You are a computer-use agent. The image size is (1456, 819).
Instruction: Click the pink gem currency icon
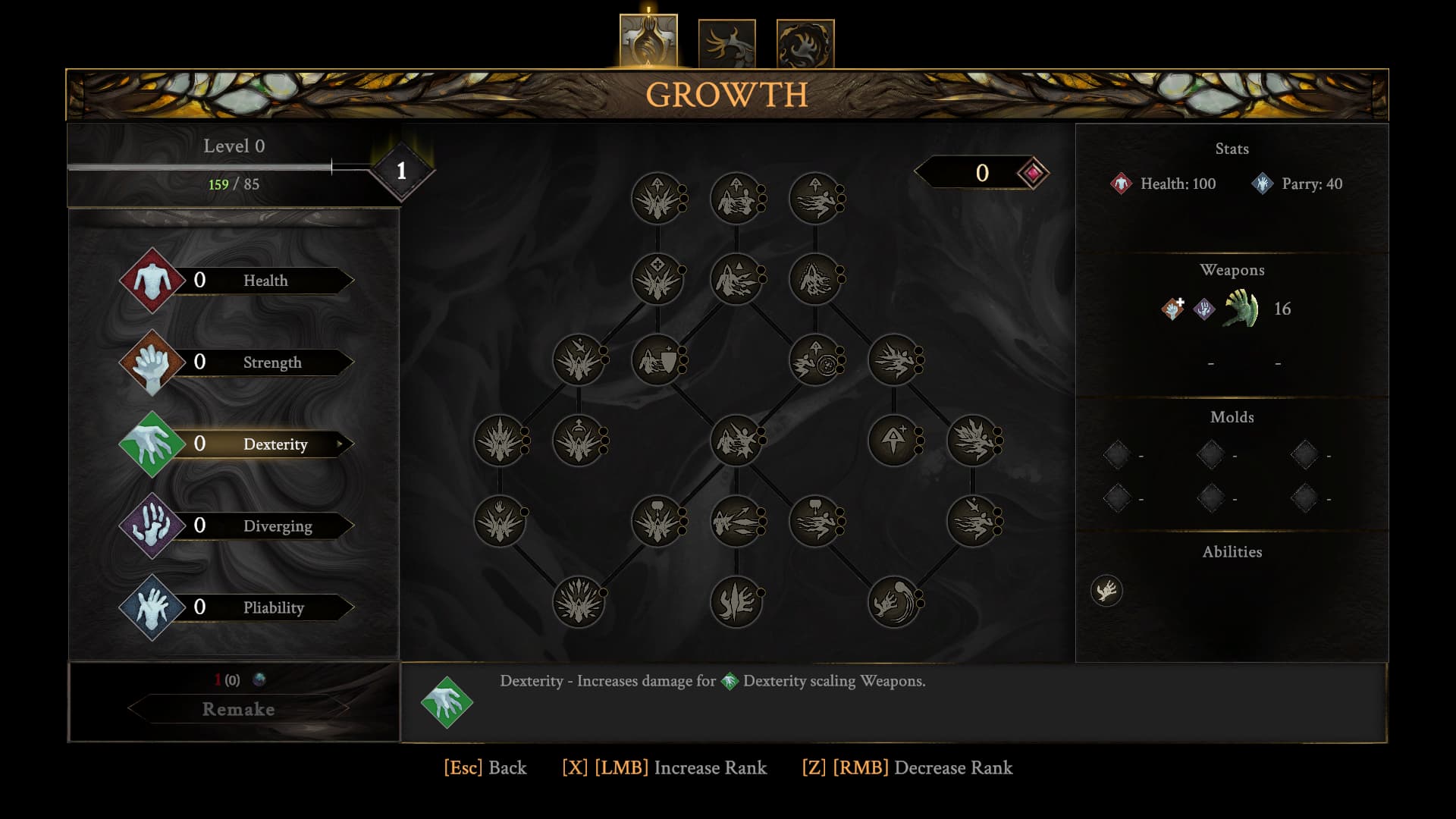point(1032,173)
